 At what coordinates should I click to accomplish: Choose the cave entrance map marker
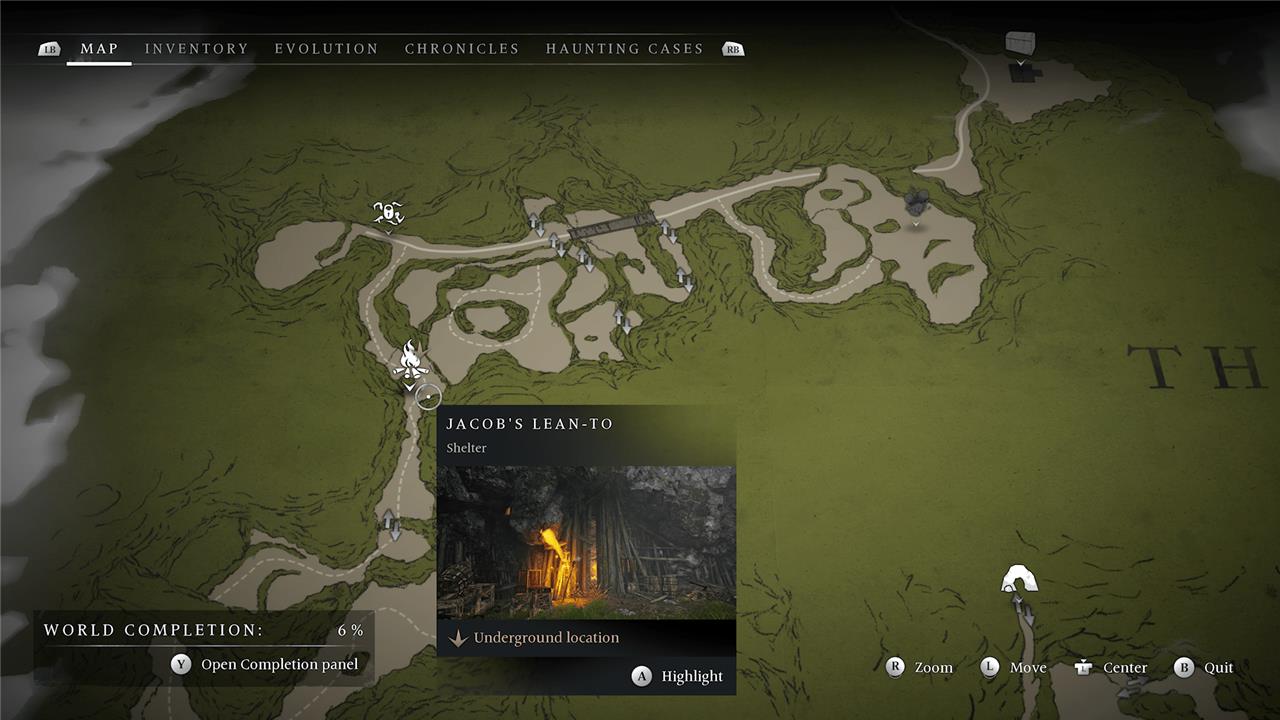coord(1019,580)
